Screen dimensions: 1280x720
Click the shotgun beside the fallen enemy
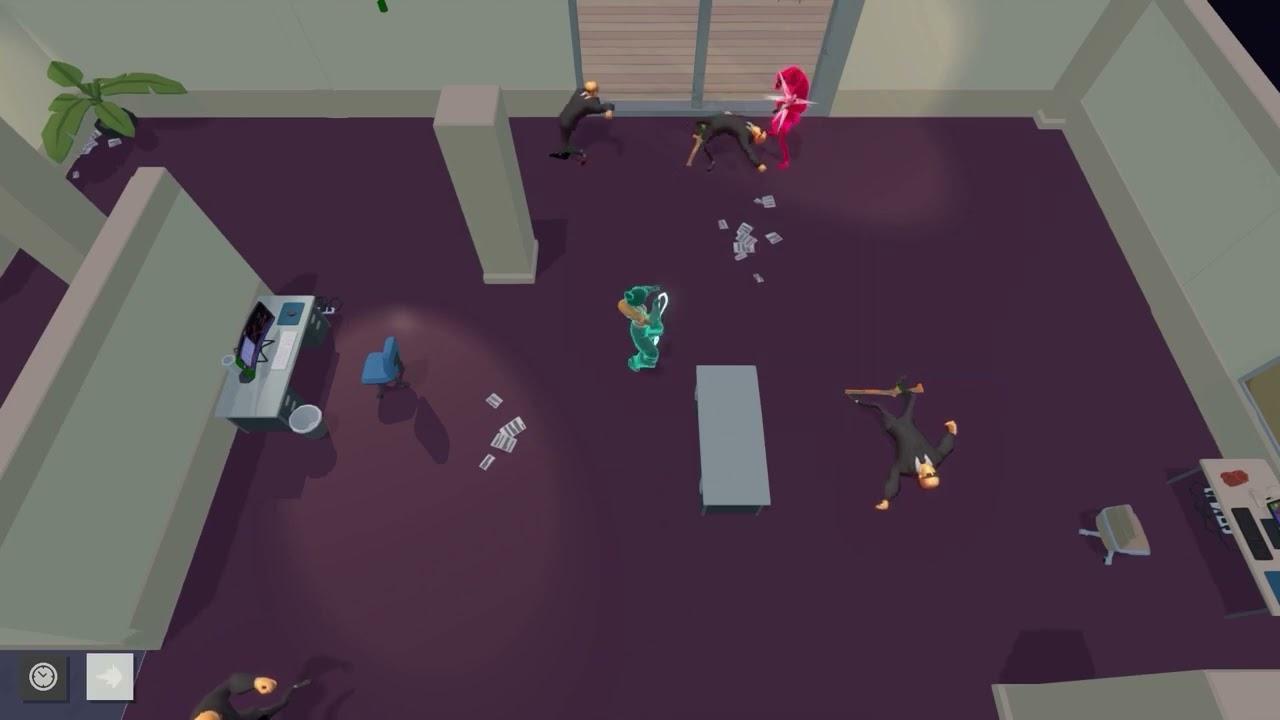880,390
